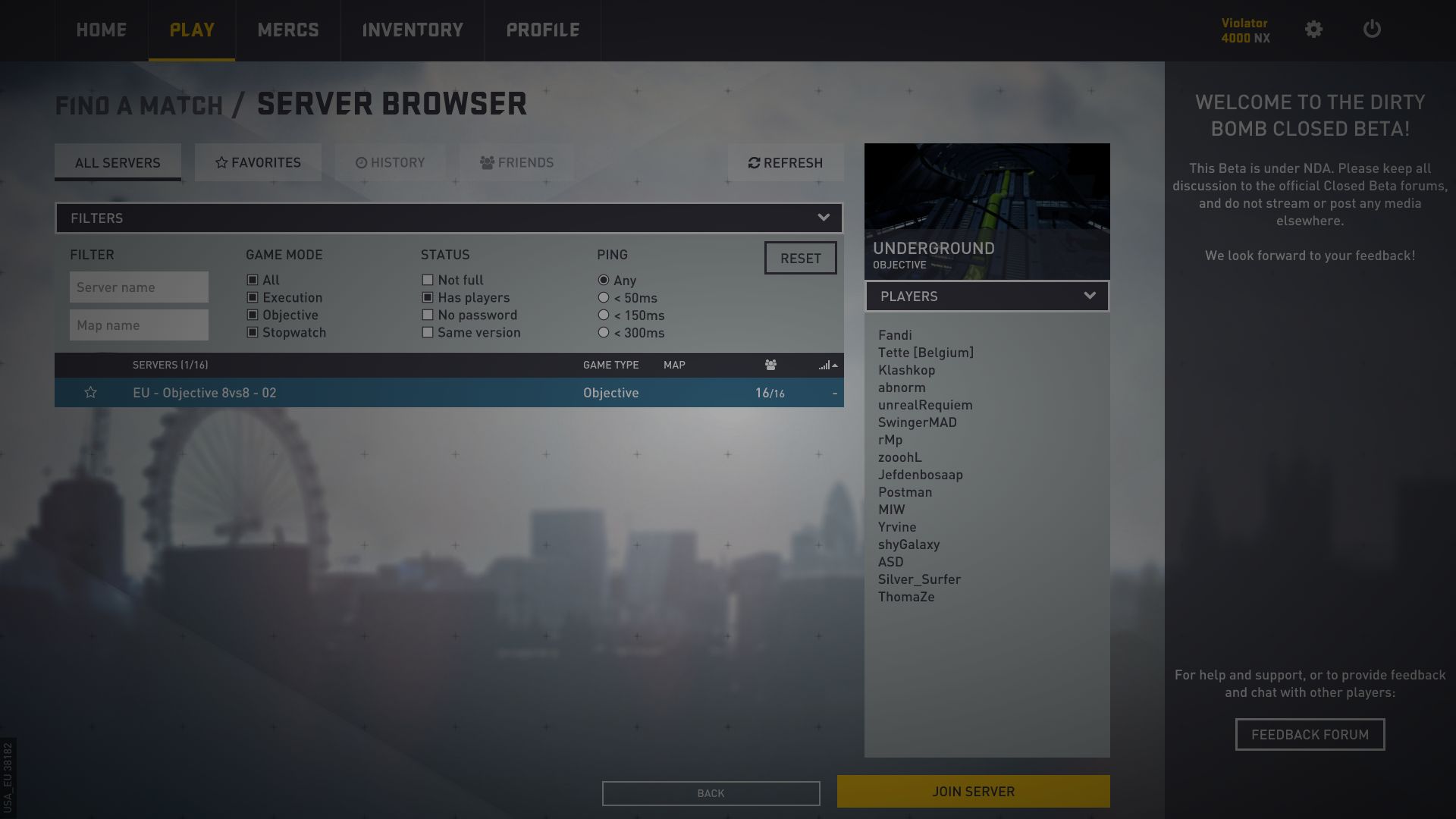Screen dimensions: 1456x819
Task: Refresh the server list
Action: click(786, 162)
